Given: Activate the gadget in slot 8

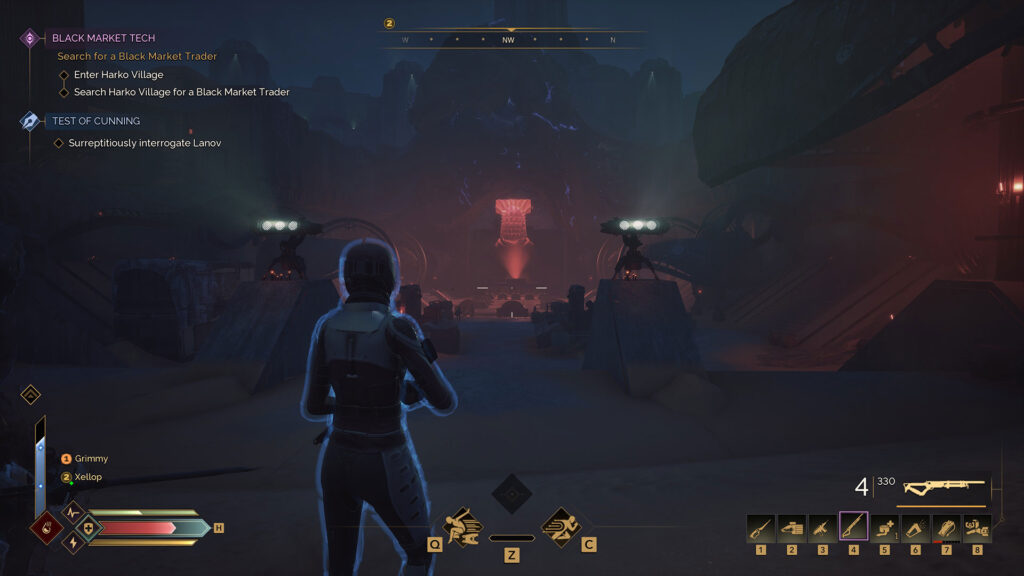Looking at the screenshot, I should coord(977,526).
